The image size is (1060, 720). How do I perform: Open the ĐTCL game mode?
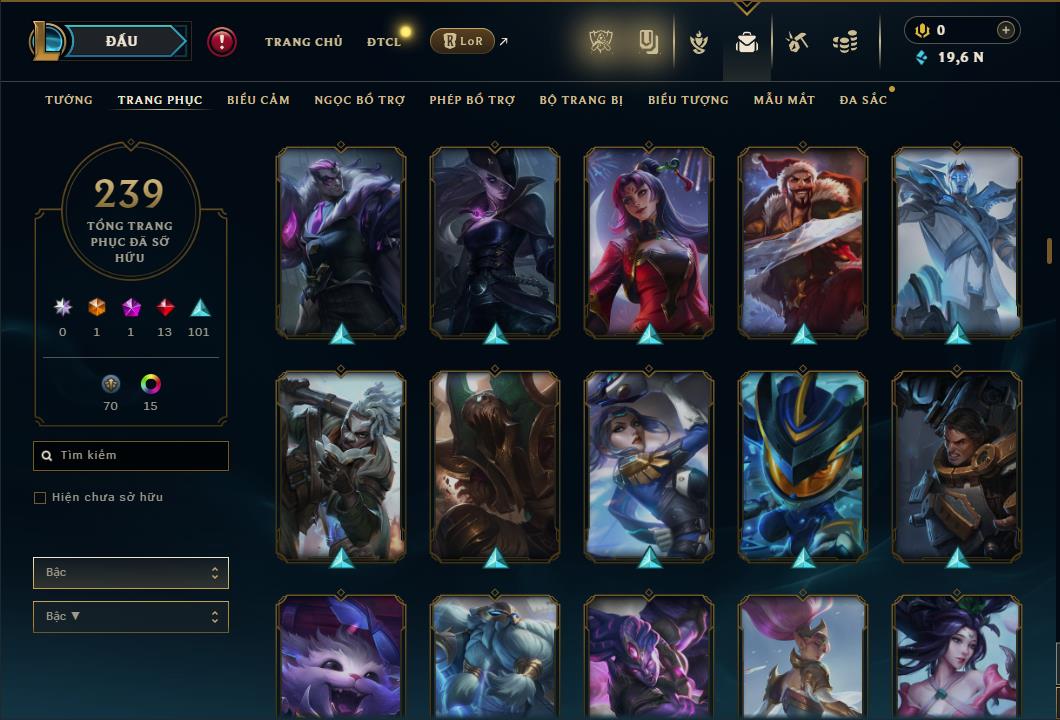[x=384, y=42]
